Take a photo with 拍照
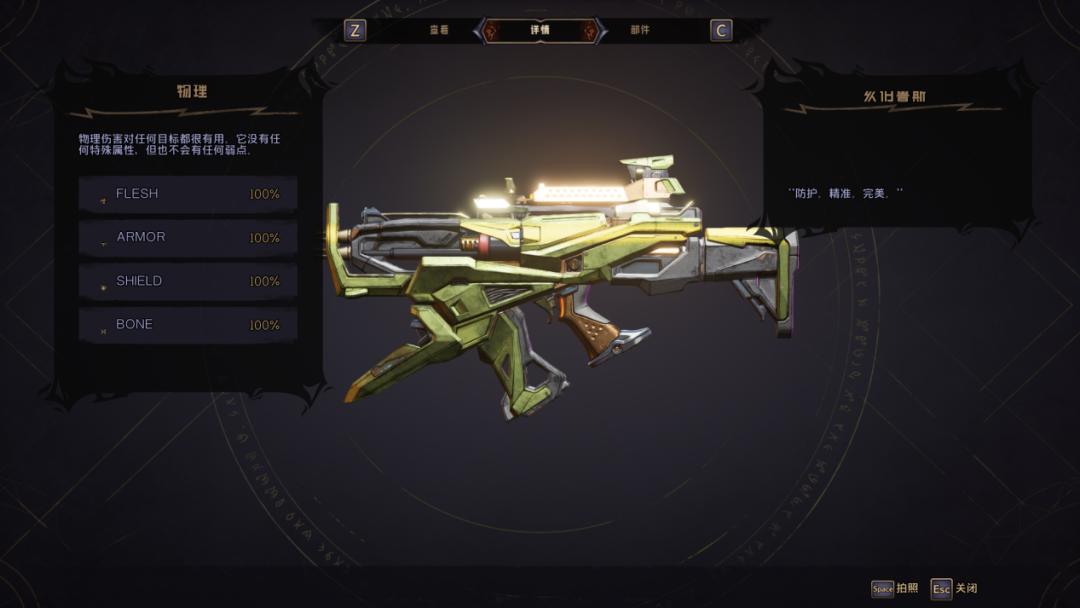This screenshot has width=1080, height=608. coord(895,589)
